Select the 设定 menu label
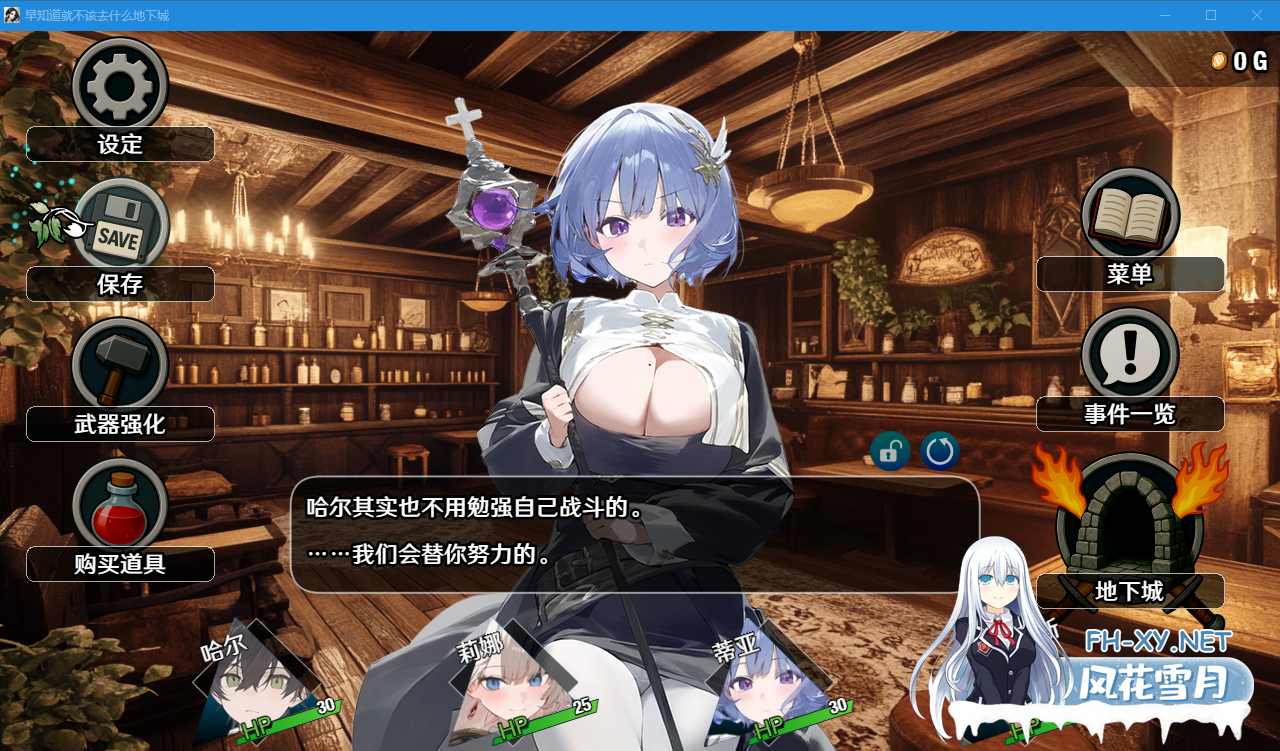Screen dimensions: 1280x751 click(x=120, y=145)
